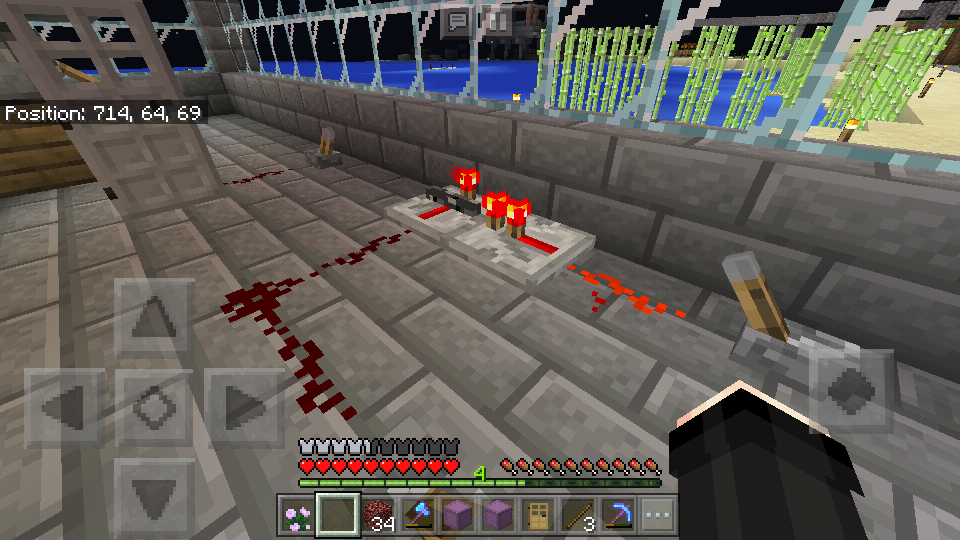960x540 pixels.
Task: Tap the move left arrow
Action: click(x=64, y=407)
